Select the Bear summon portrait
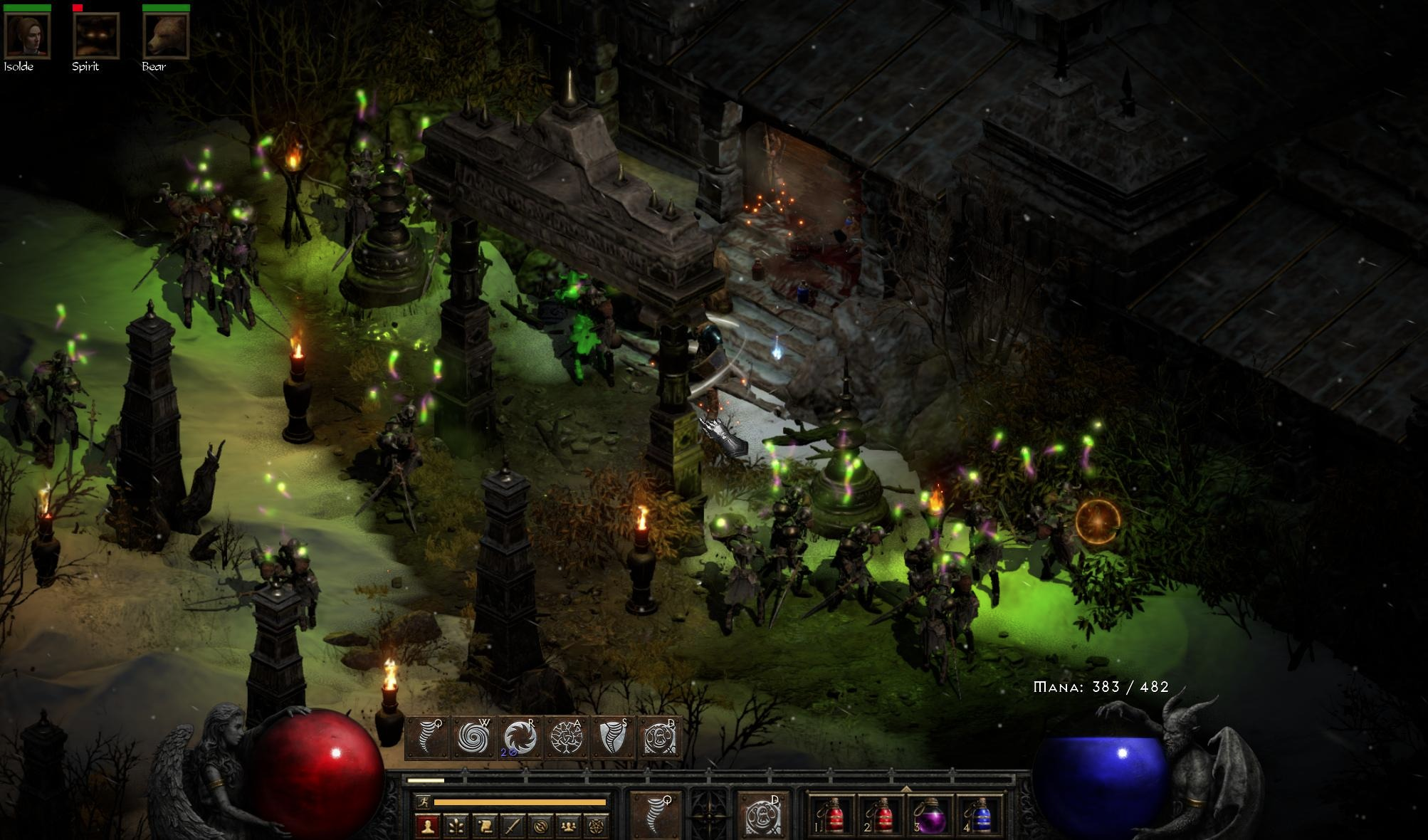The height and width of the screenshot is (840, 1428). point(165,35)
